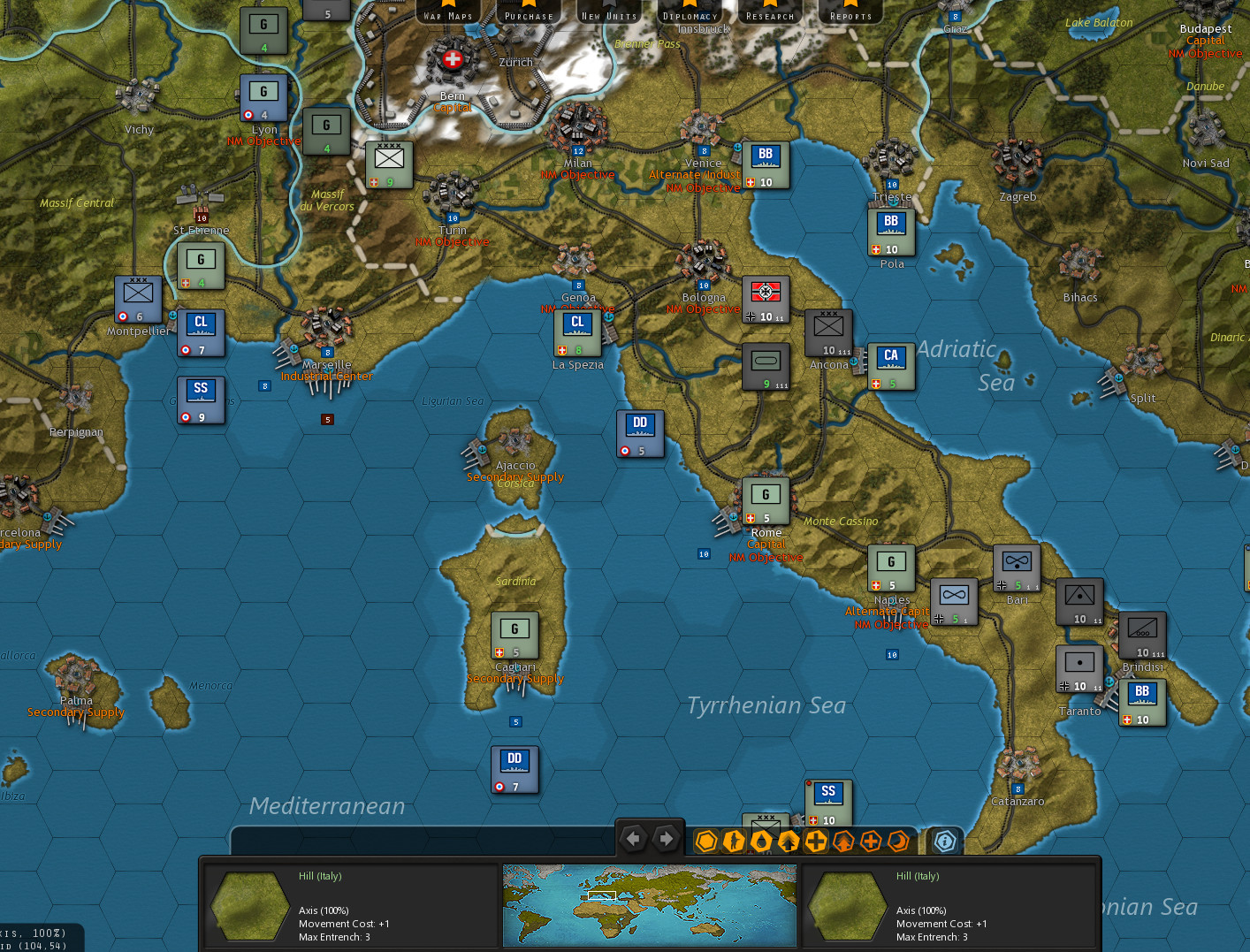1250x952 pixels.
Task: Open the Diplomacy menu
Action: click(x=690, y=12)
